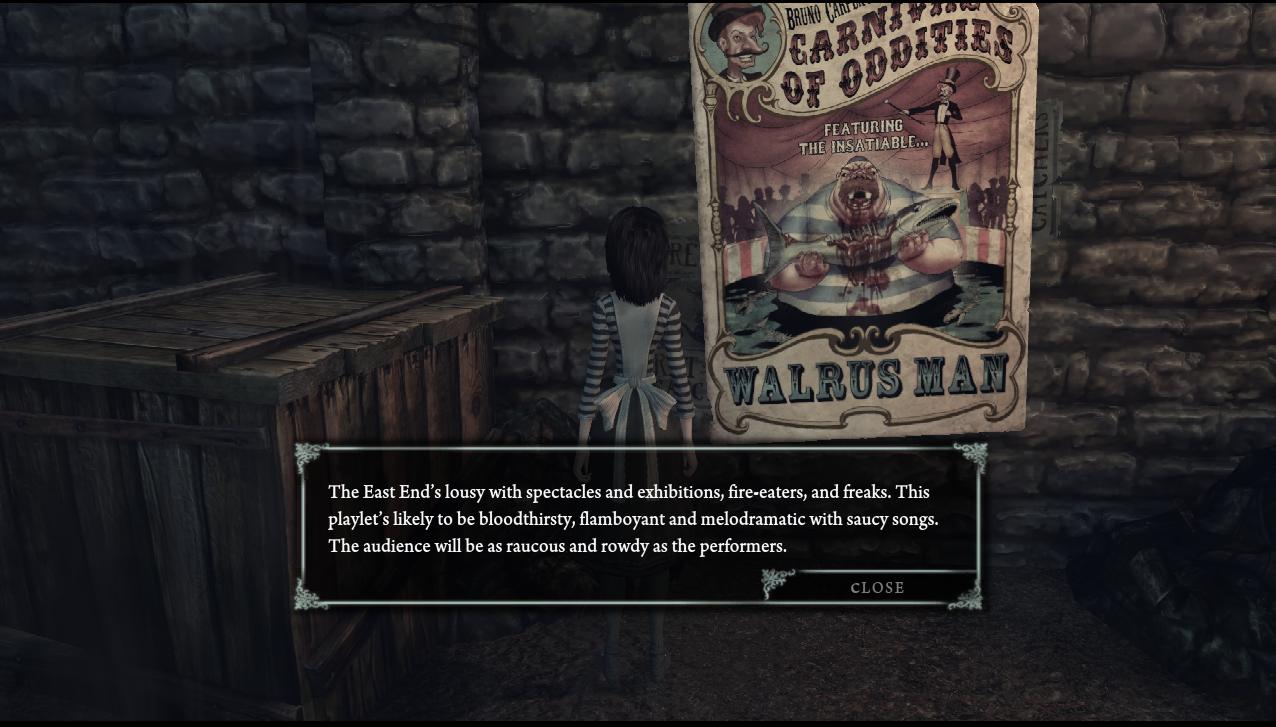
Task: Close the poster description dialog
Action: coord(877,587)
